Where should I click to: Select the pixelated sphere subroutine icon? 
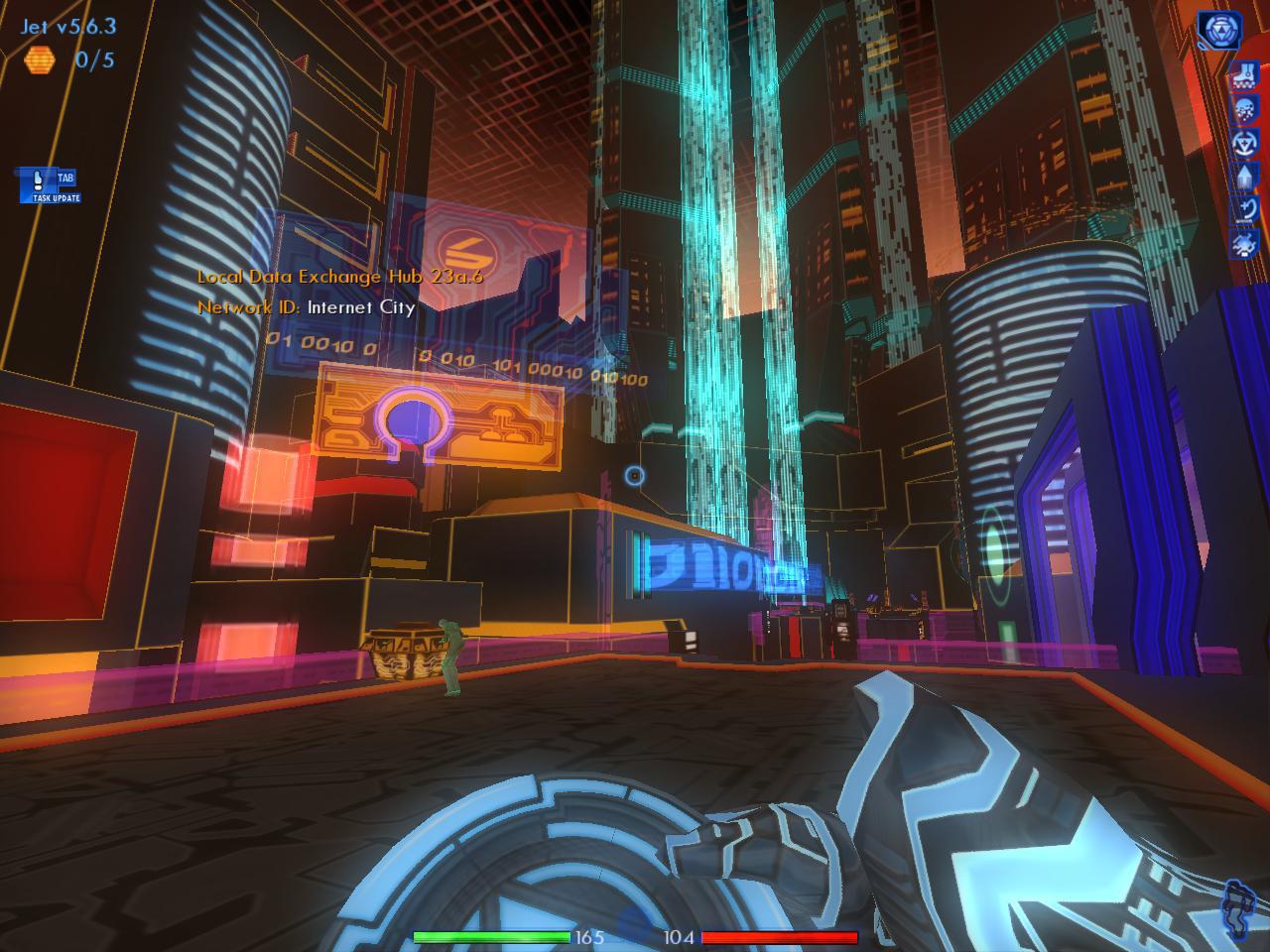[x=1246, y=109]
